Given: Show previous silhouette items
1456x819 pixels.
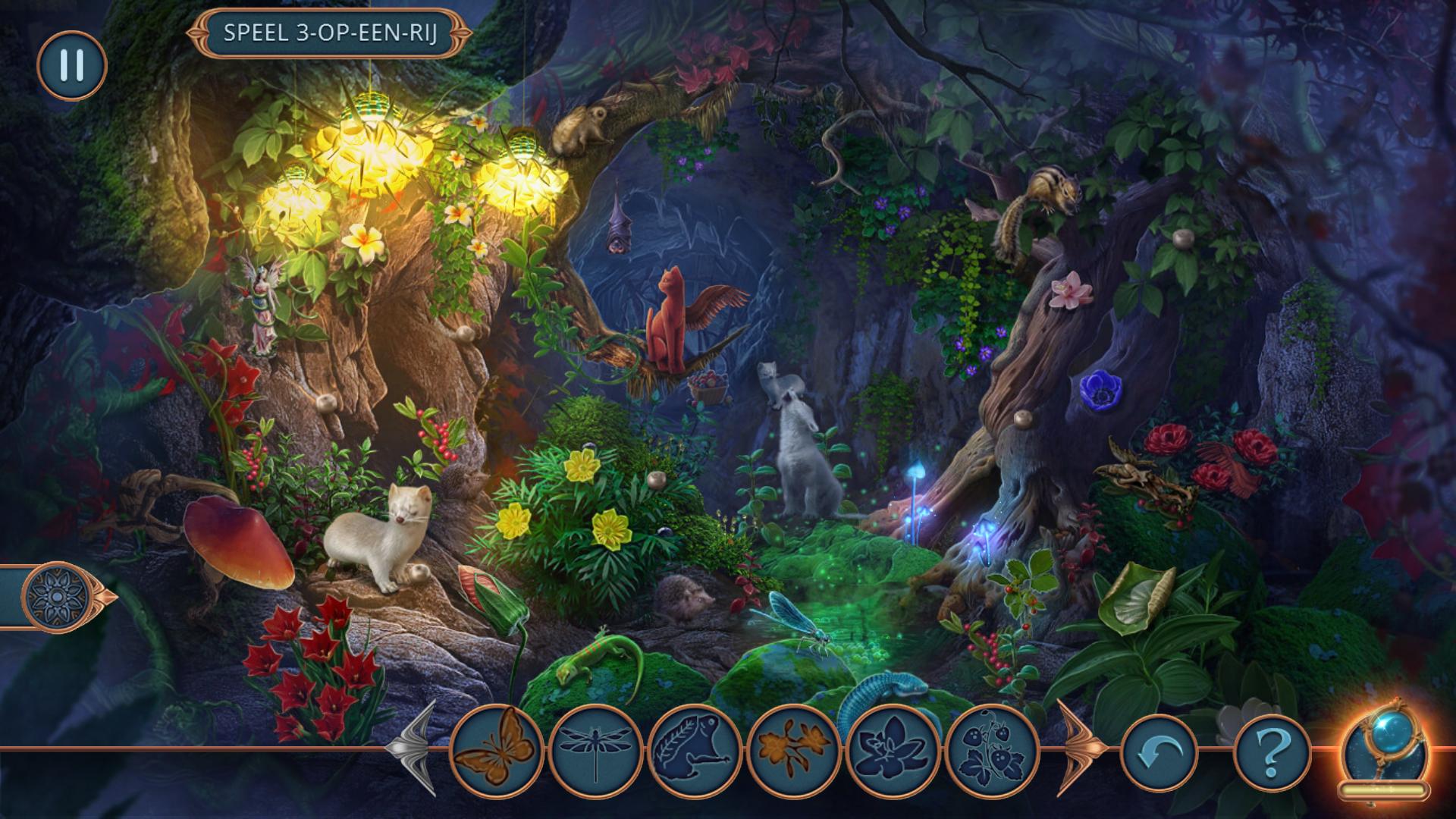Looking at the screenshot, I should click(413, 747).
